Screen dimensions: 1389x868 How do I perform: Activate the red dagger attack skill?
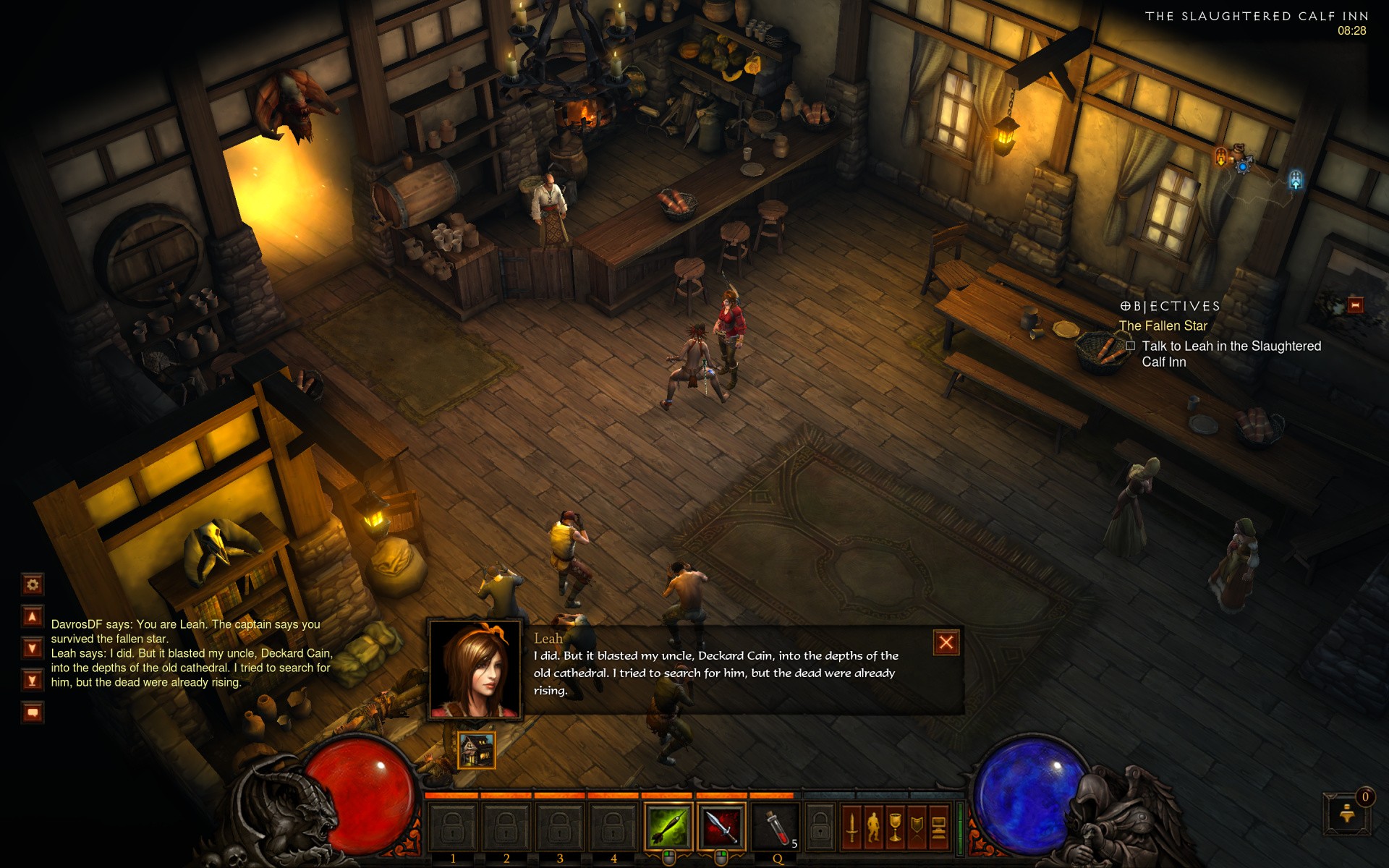pyautogui.click(x=721, y=826)
